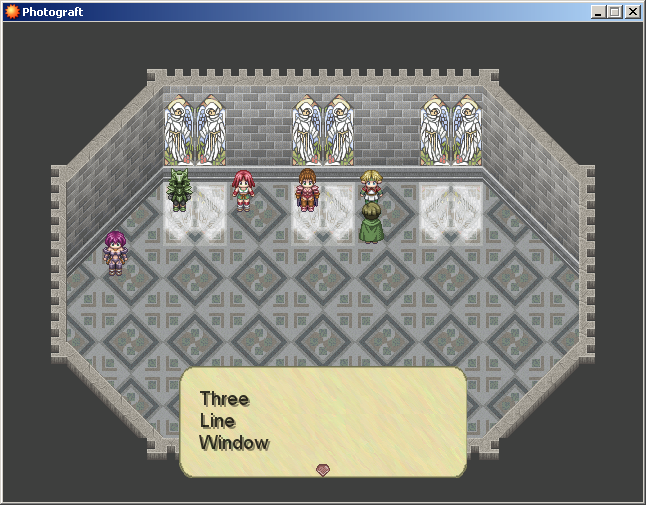The height and width of the screenshot is (505, 646).
Task: Close the Photograft window
Action: 632,12
